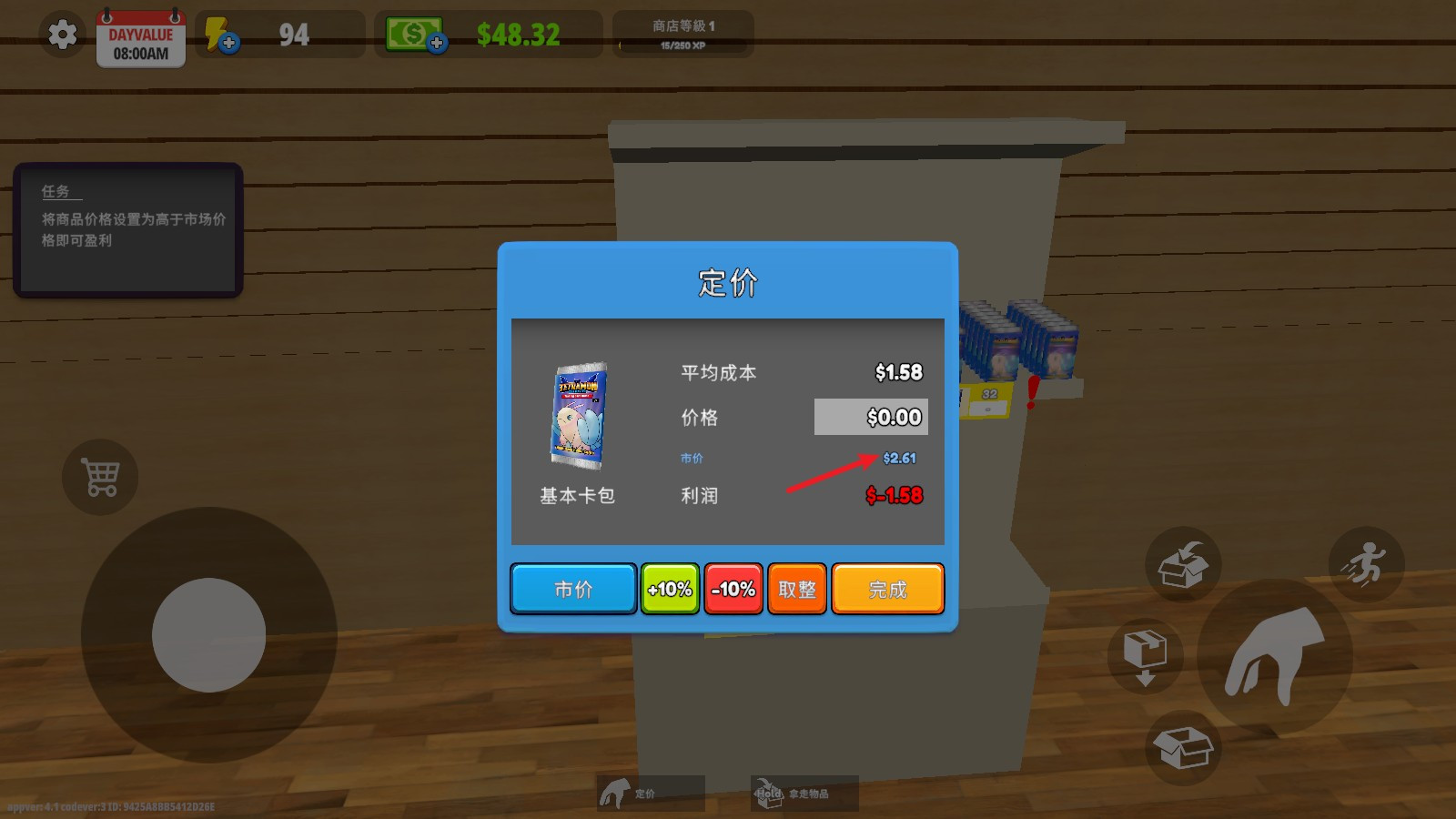Open the shopping cart panel
This screenshot has width=1456, height=819.
[x=100, y=477]
